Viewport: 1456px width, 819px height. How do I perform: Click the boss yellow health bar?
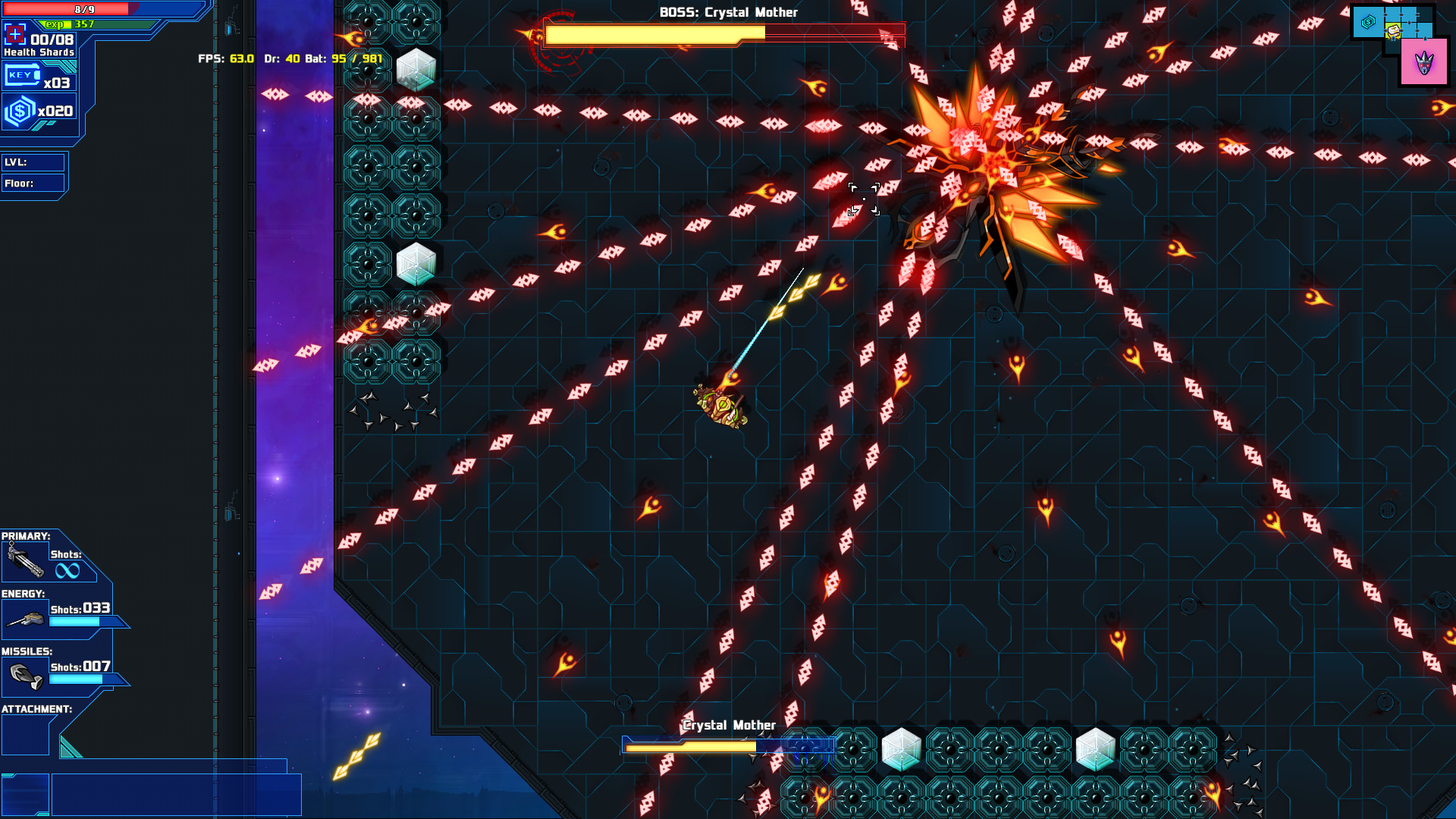pos(652,33)
